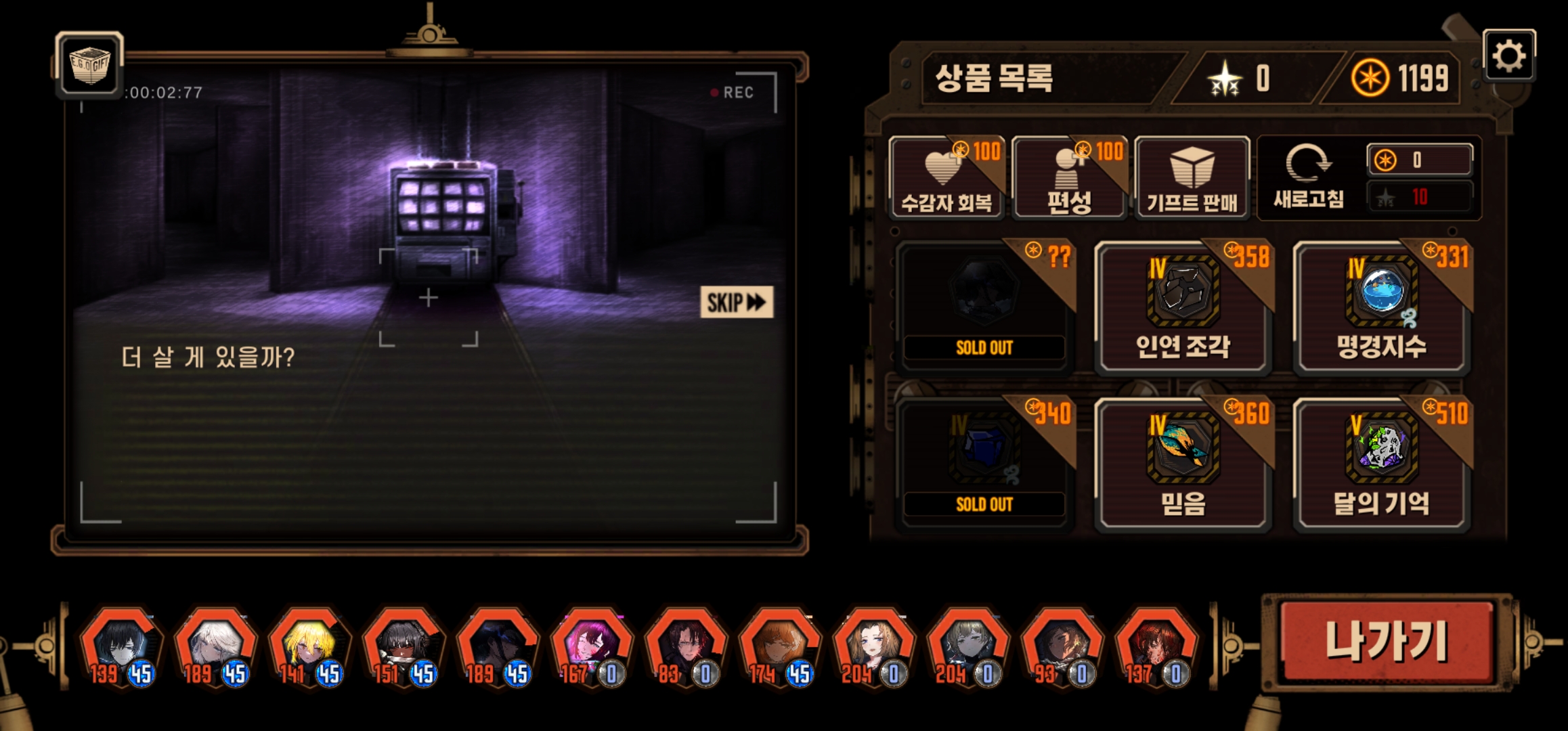Buy the 달의 기억 gift
The width and height of the screenshot is (1568, 731).
tap(1381, 464)
